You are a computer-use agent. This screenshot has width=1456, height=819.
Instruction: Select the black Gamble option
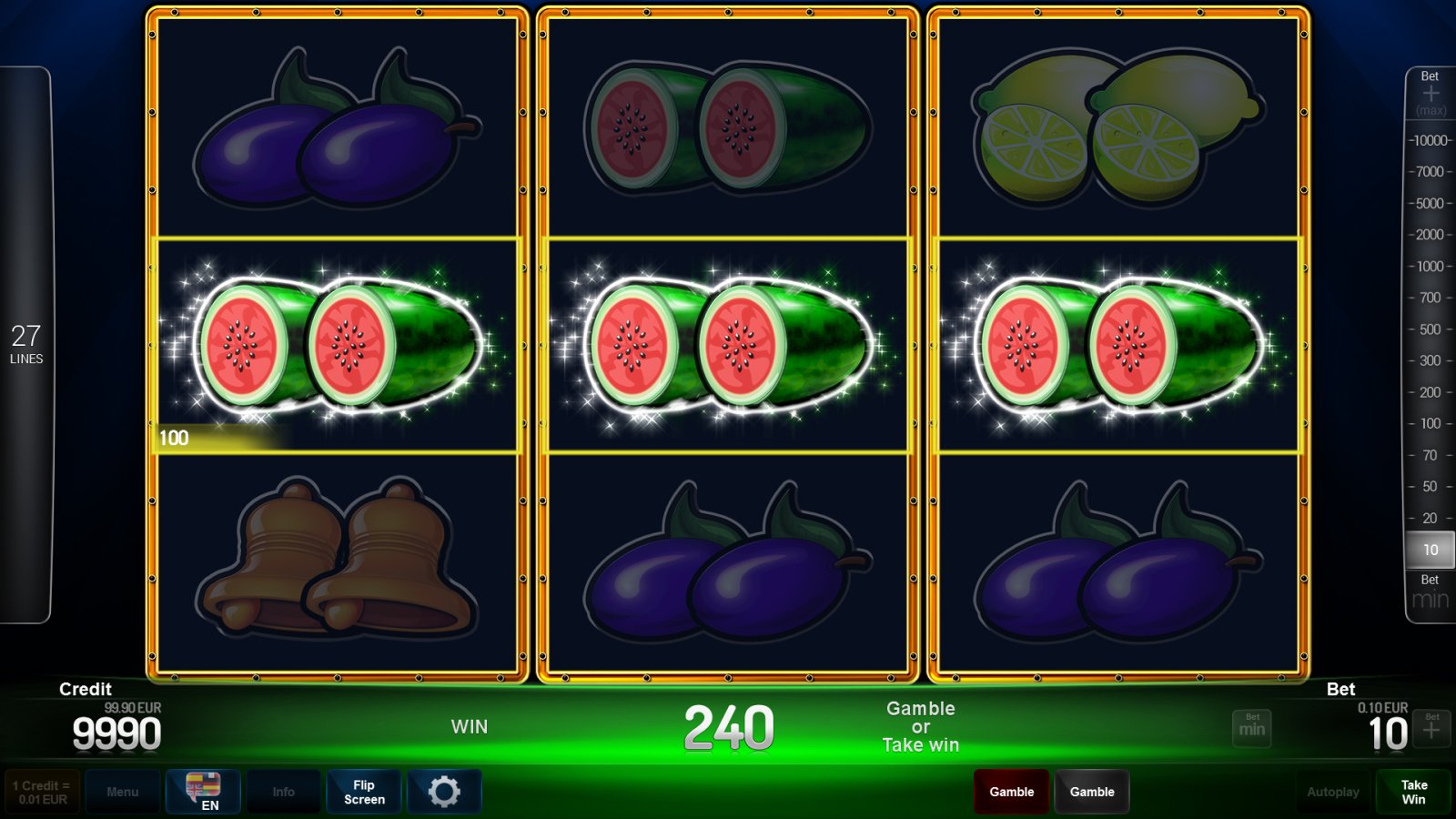pyautogui.click(x=1092, y=791)
